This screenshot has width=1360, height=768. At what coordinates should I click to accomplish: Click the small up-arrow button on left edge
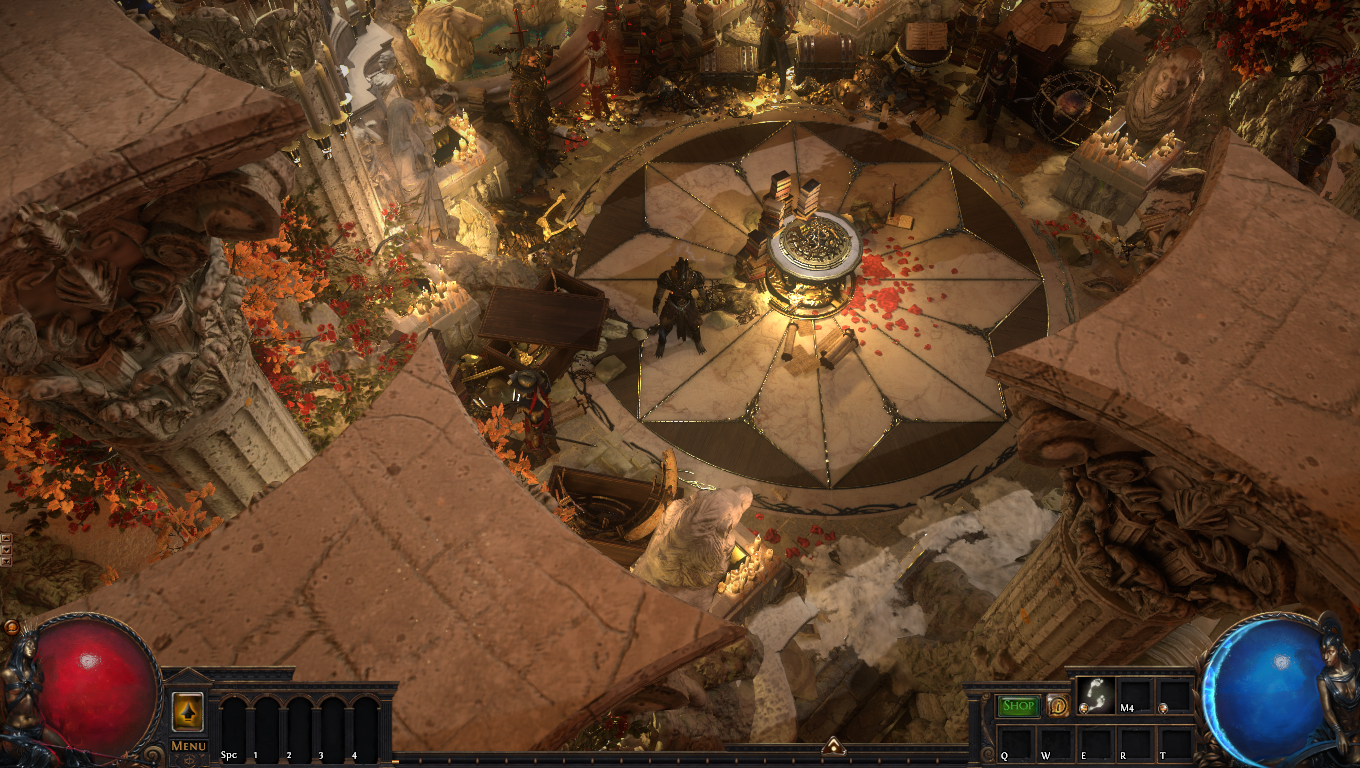point(6,538)
